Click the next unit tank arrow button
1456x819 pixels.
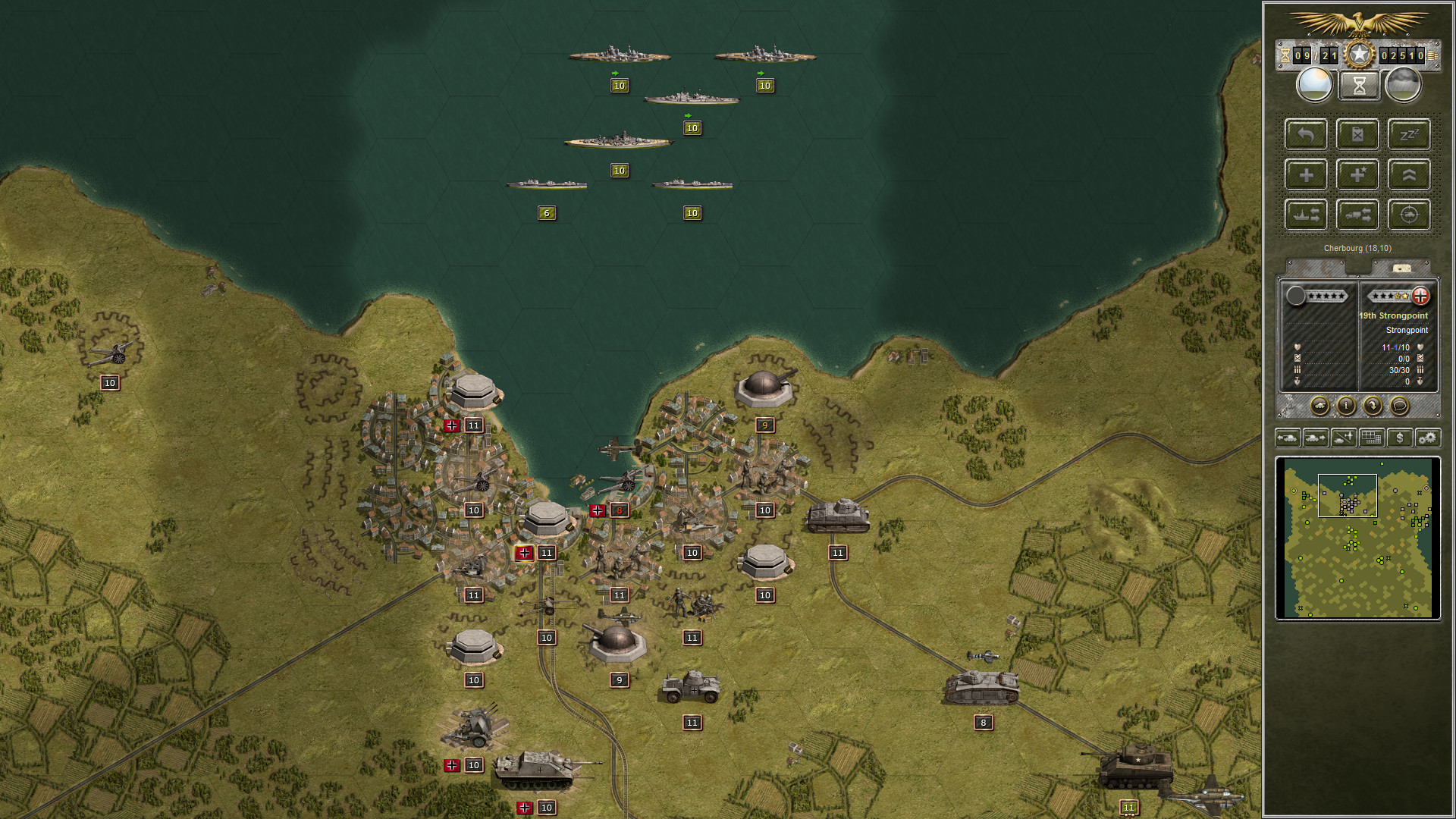point(1316,438)
